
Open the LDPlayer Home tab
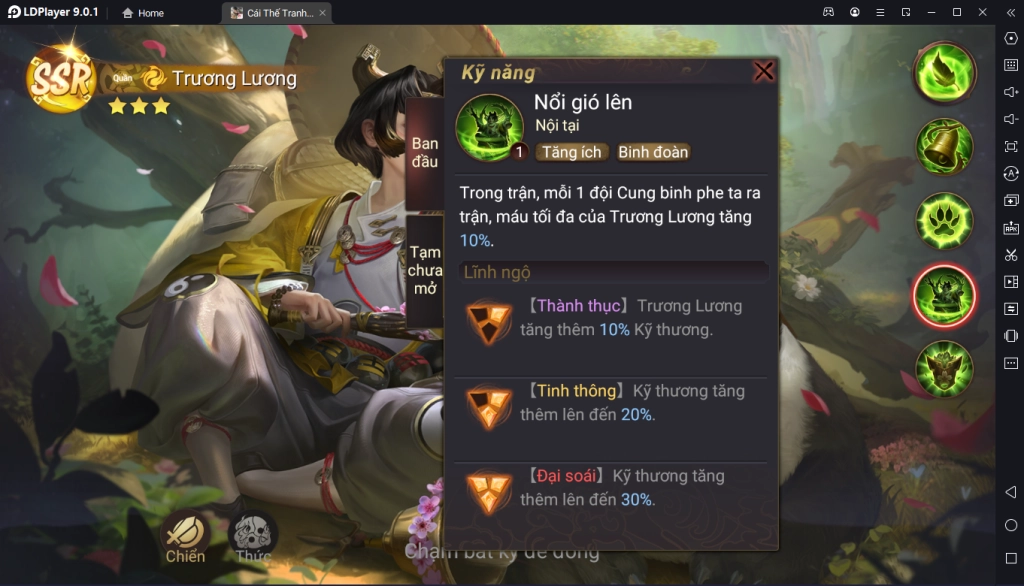coord(143,13)
